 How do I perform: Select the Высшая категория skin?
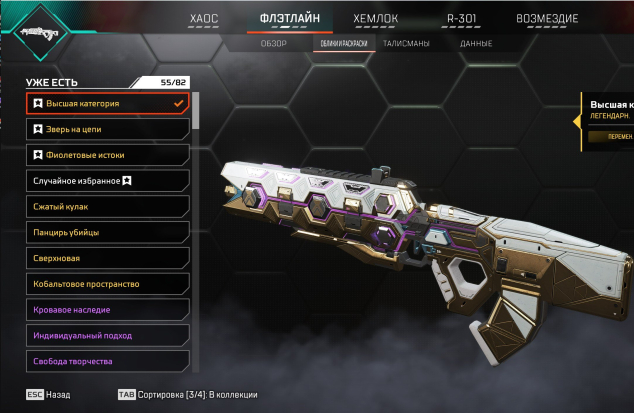(107, 103)
